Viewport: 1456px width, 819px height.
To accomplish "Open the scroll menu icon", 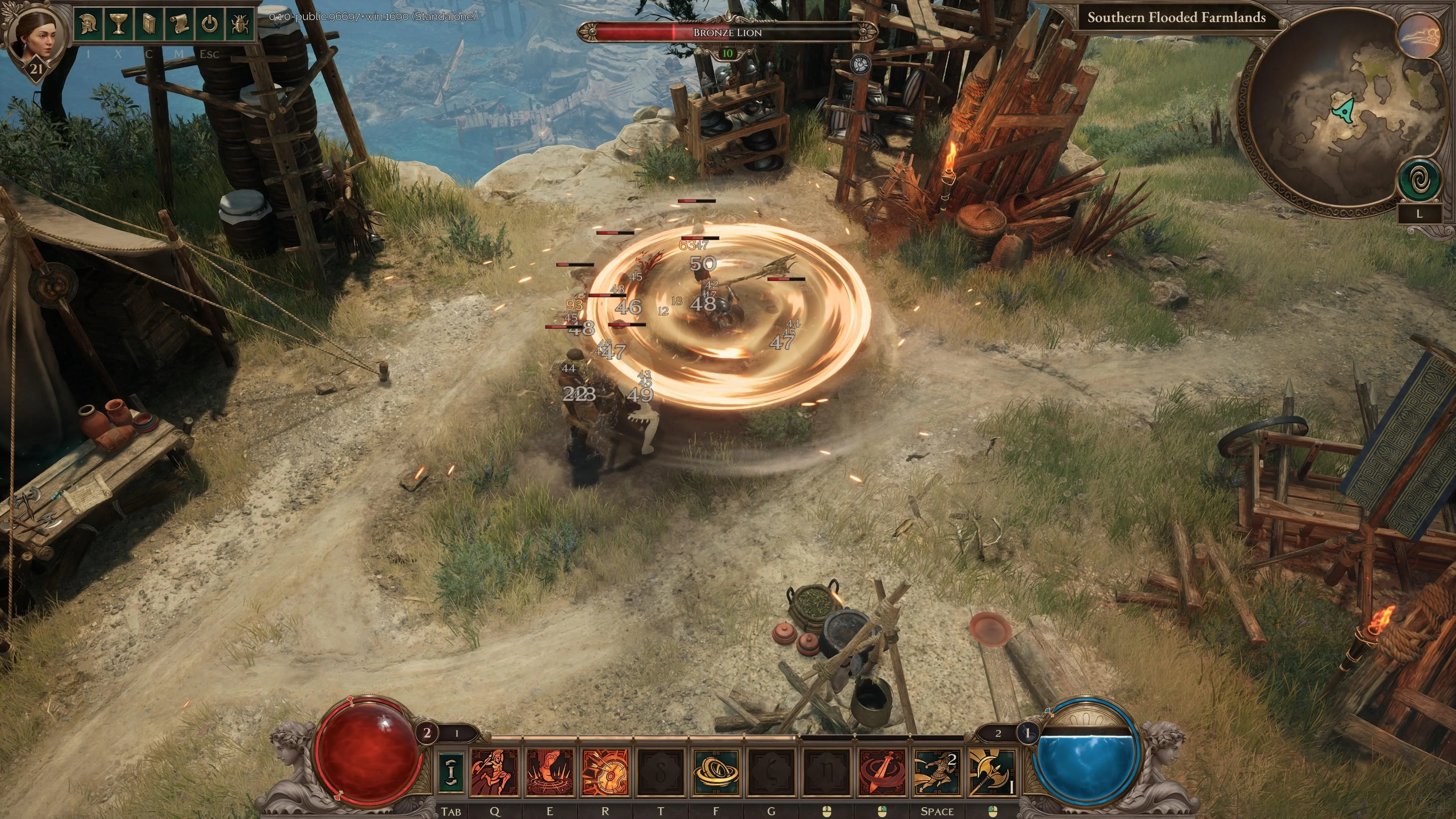I will (179, 24).
